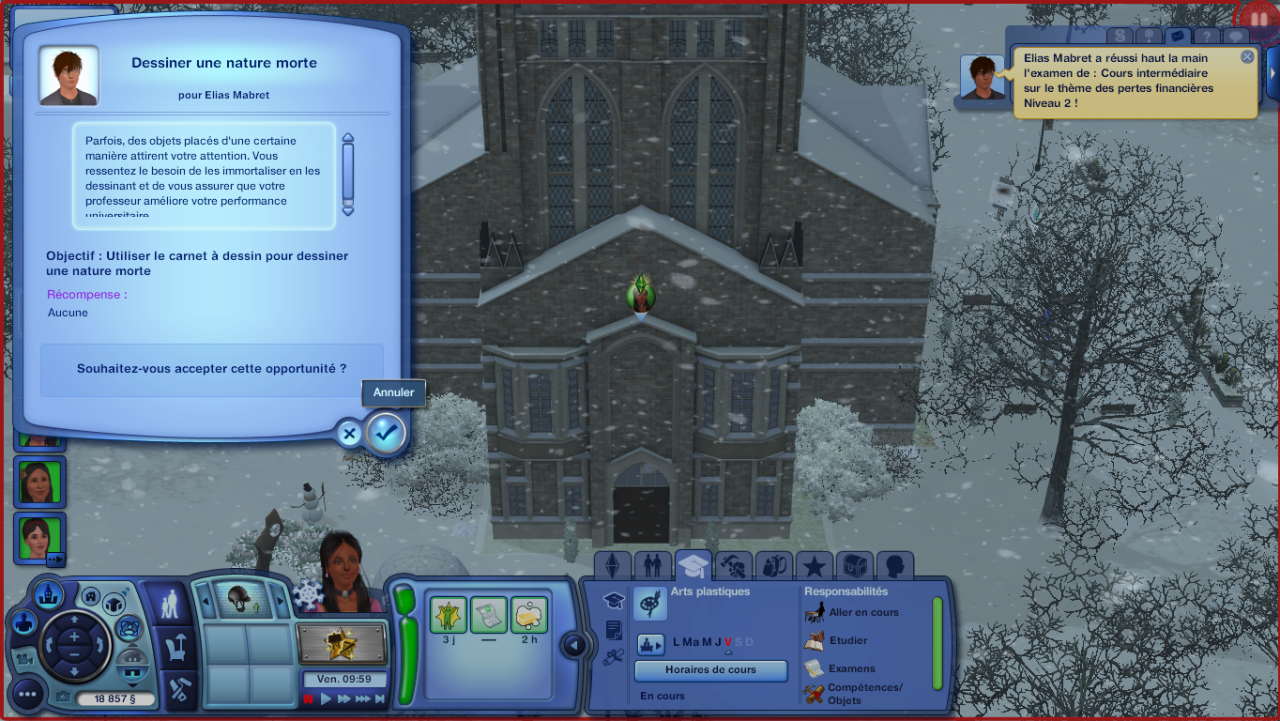The width and height of the screenshot is (1280, 721).
Task: Play the game at normal speed
Action: (326, 699)
